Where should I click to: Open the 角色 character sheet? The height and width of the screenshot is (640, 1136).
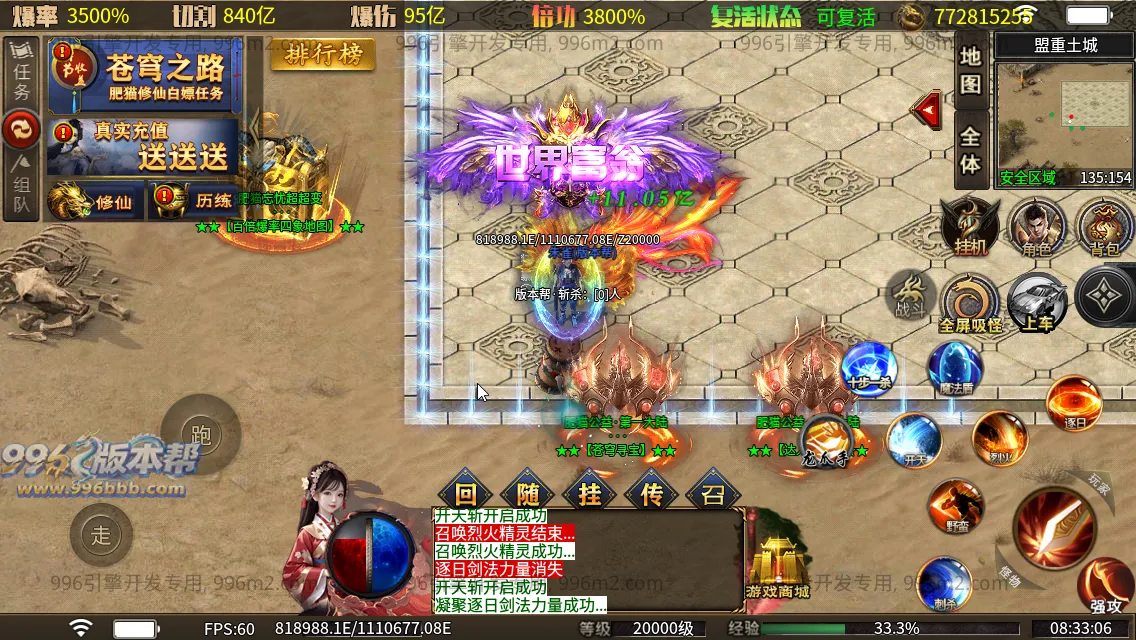(1036, 226)
